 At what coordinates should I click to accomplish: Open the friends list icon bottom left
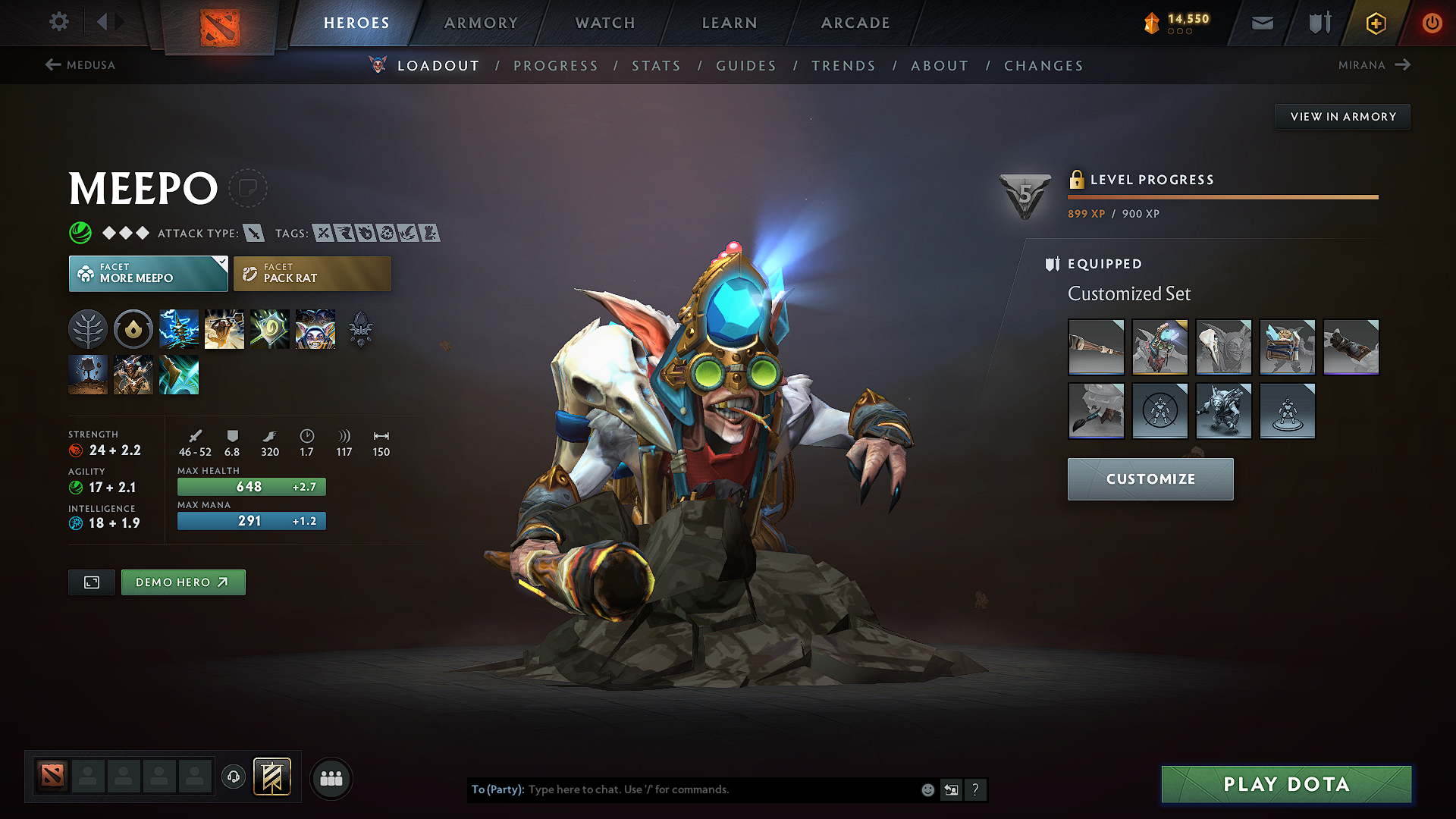(x=331, y=778)
